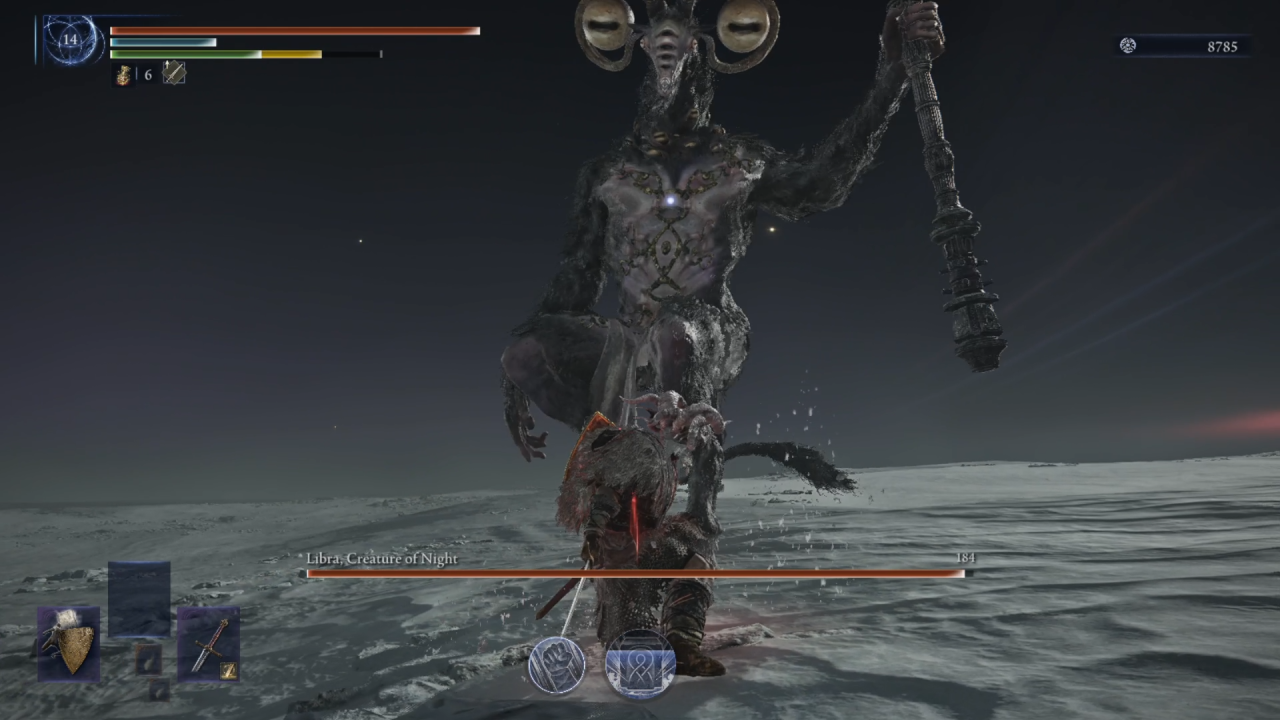Click the level 14 emblem

pos(70,41)
